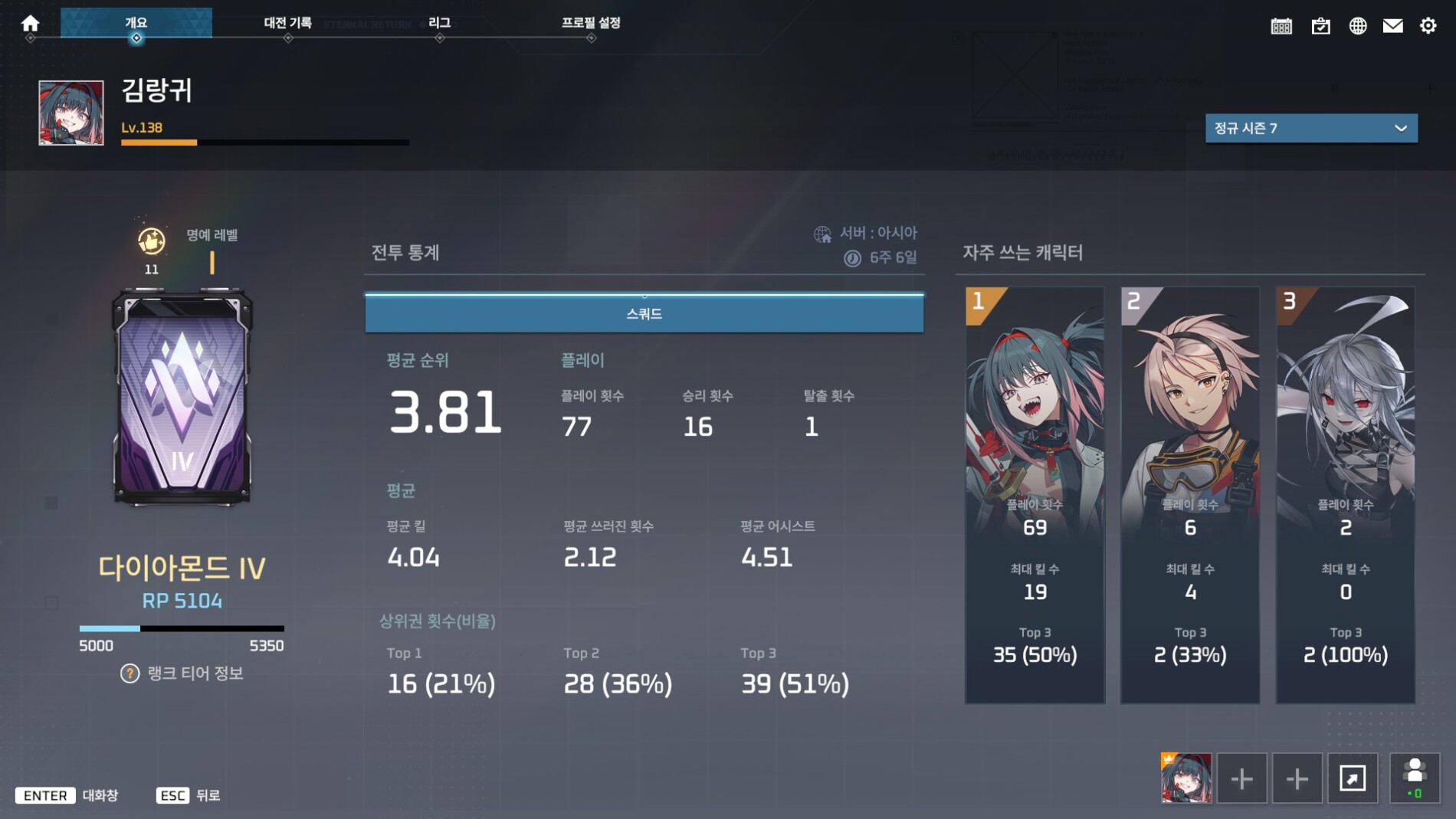Select the rank 1 most-played character card
This screenshot has height=819, width=1456.
[x=1035, y=495]
